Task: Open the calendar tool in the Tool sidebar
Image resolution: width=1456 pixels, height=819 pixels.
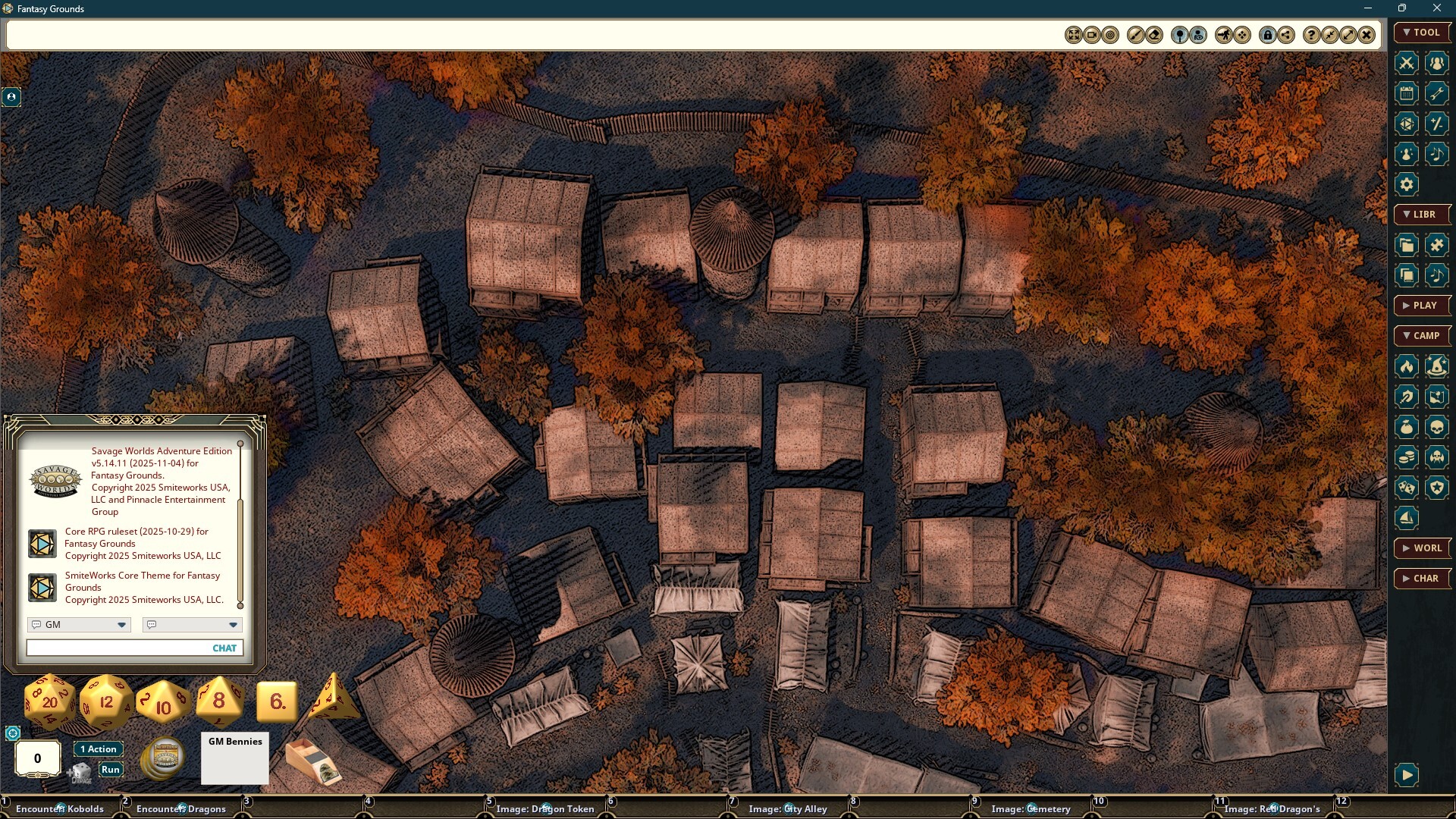Action: pos(1407,93)
